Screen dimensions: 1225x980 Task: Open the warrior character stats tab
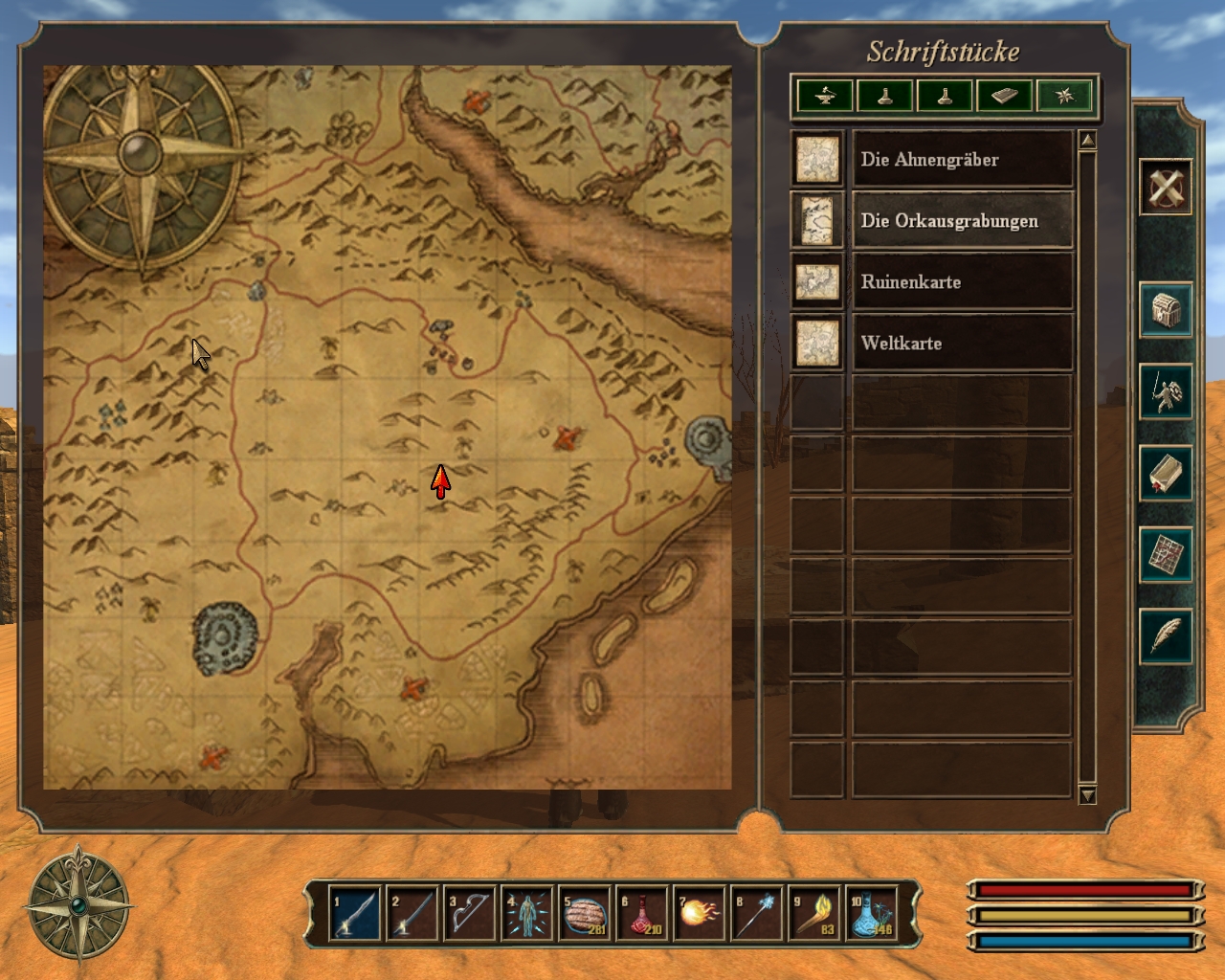click(1165, 391)
